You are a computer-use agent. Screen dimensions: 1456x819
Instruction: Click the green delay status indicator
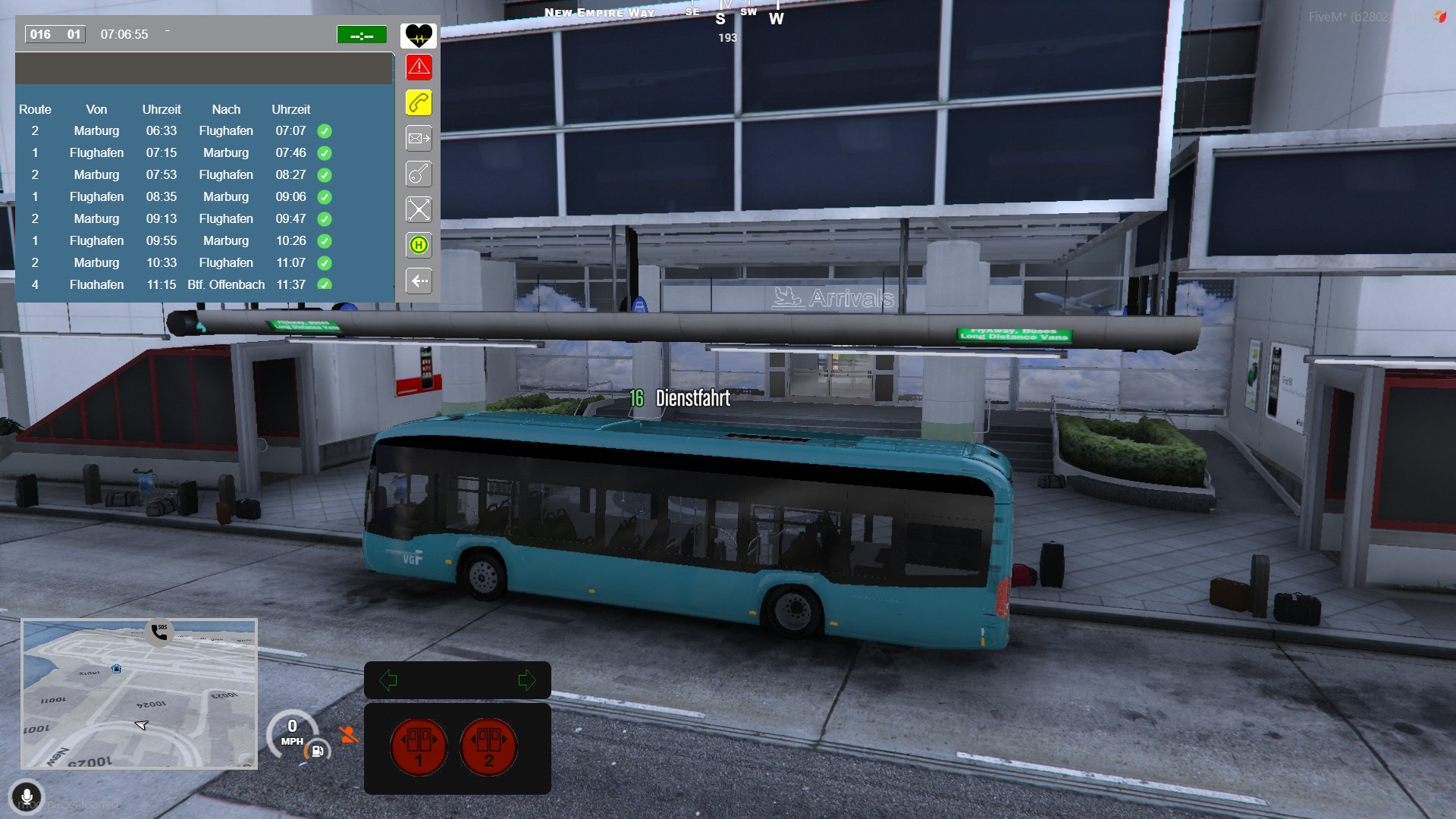click(x=362, y=35)
